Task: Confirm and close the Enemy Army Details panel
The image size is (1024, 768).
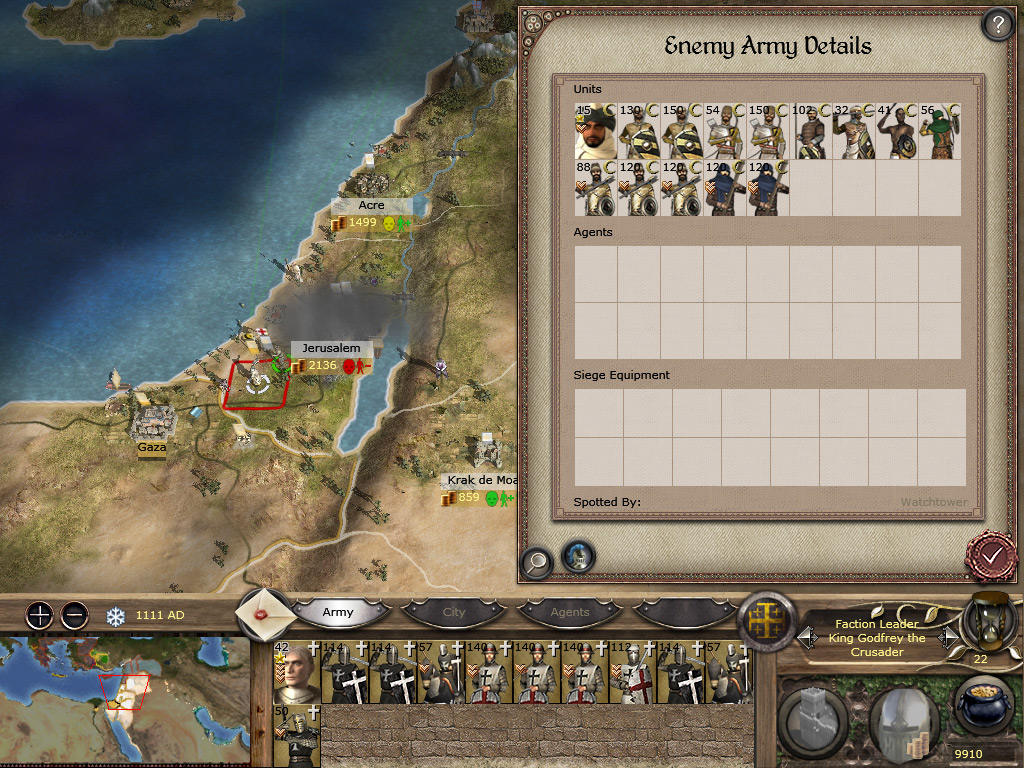Action: (x=992, y=553)
